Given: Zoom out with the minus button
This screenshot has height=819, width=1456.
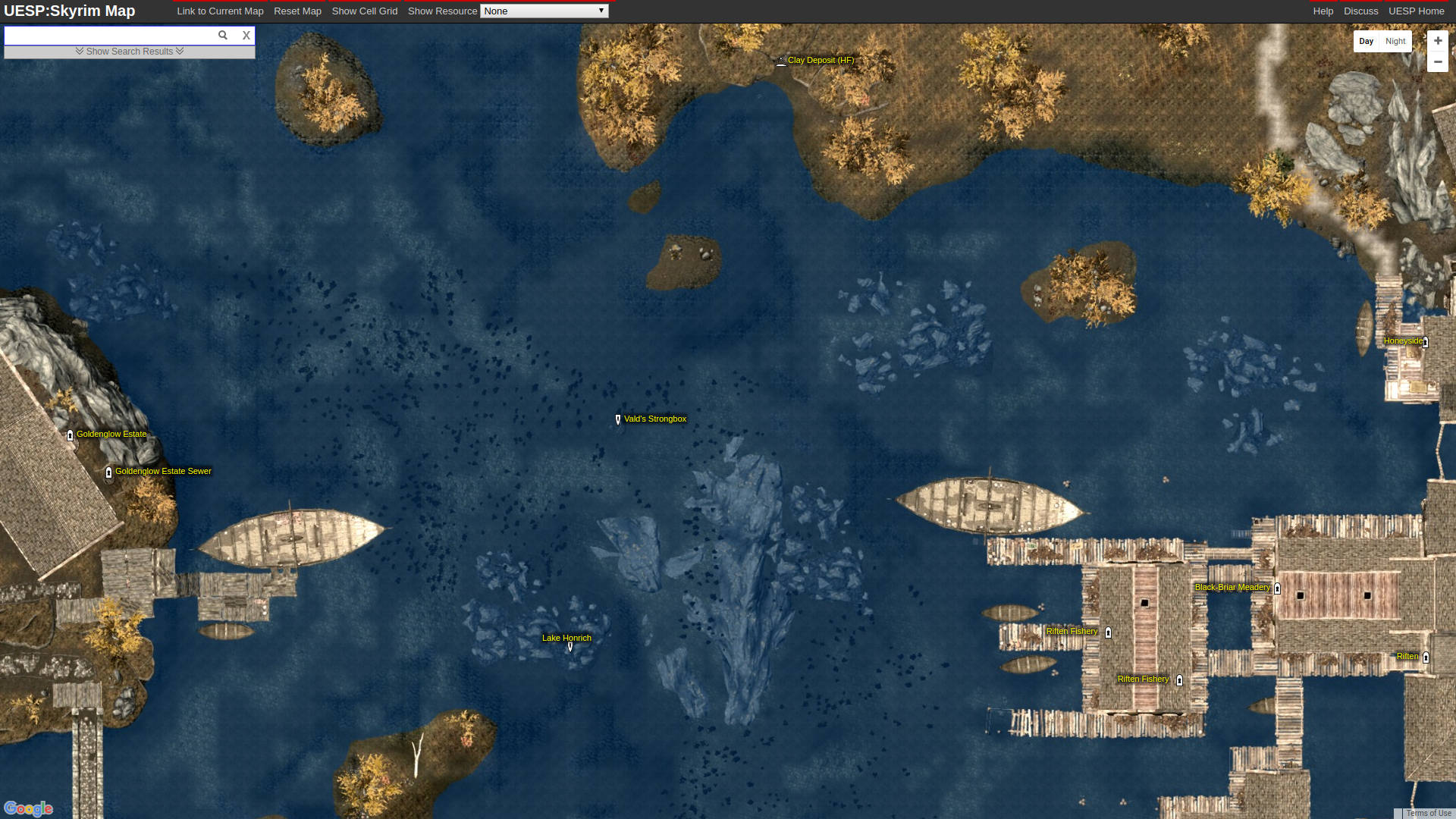Looking at the screenshot, I should pos(1438,62).
